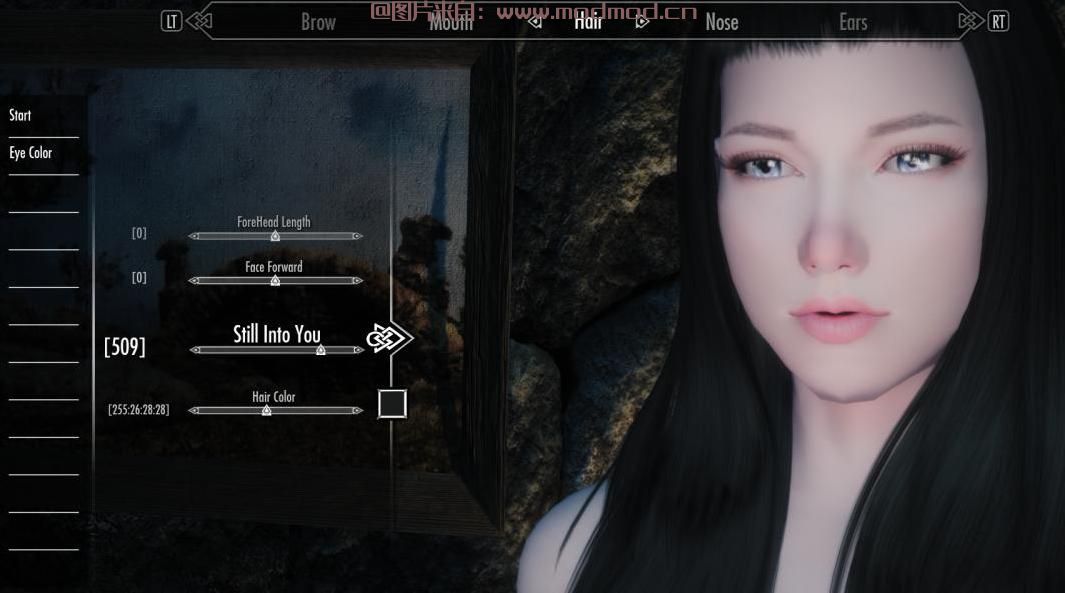Choose the Eye Color preset entry
The image size is (1065, 593).
coord(30,153)
